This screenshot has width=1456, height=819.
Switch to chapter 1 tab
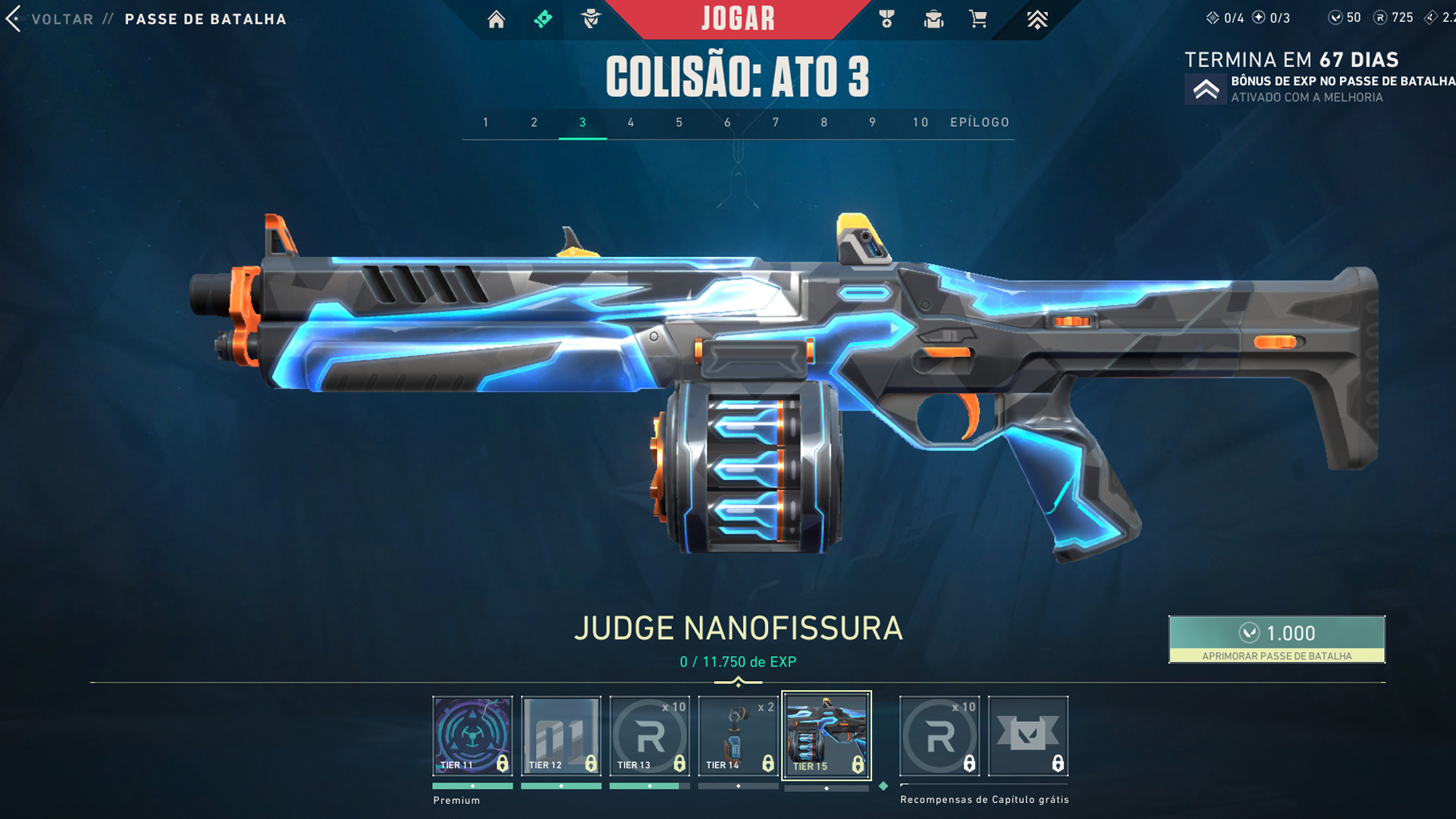[x=486, y=122]
